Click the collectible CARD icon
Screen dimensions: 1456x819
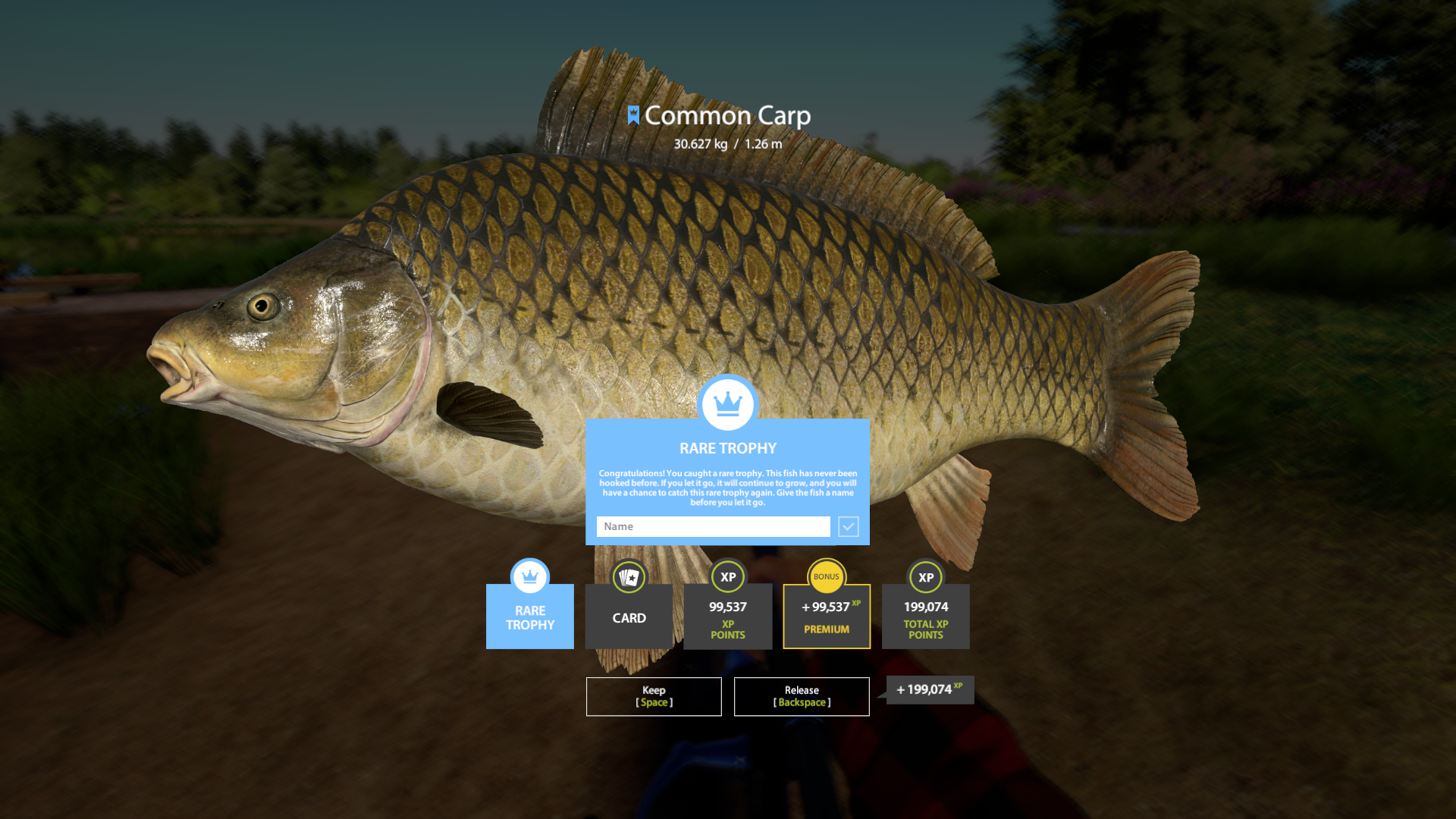click(x=629, y=577)
